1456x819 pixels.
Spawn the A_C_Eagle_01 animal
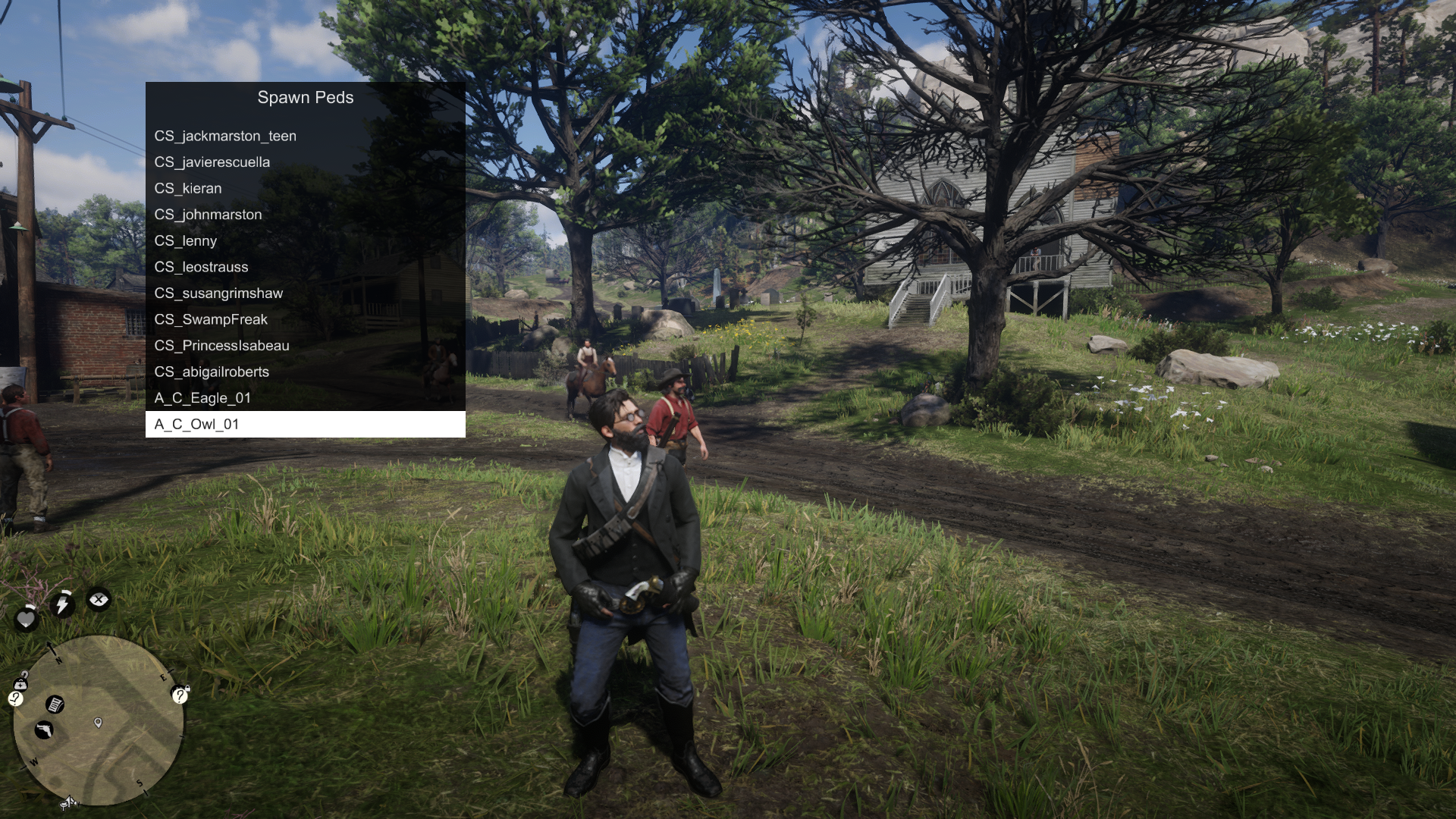click(305, 398)
